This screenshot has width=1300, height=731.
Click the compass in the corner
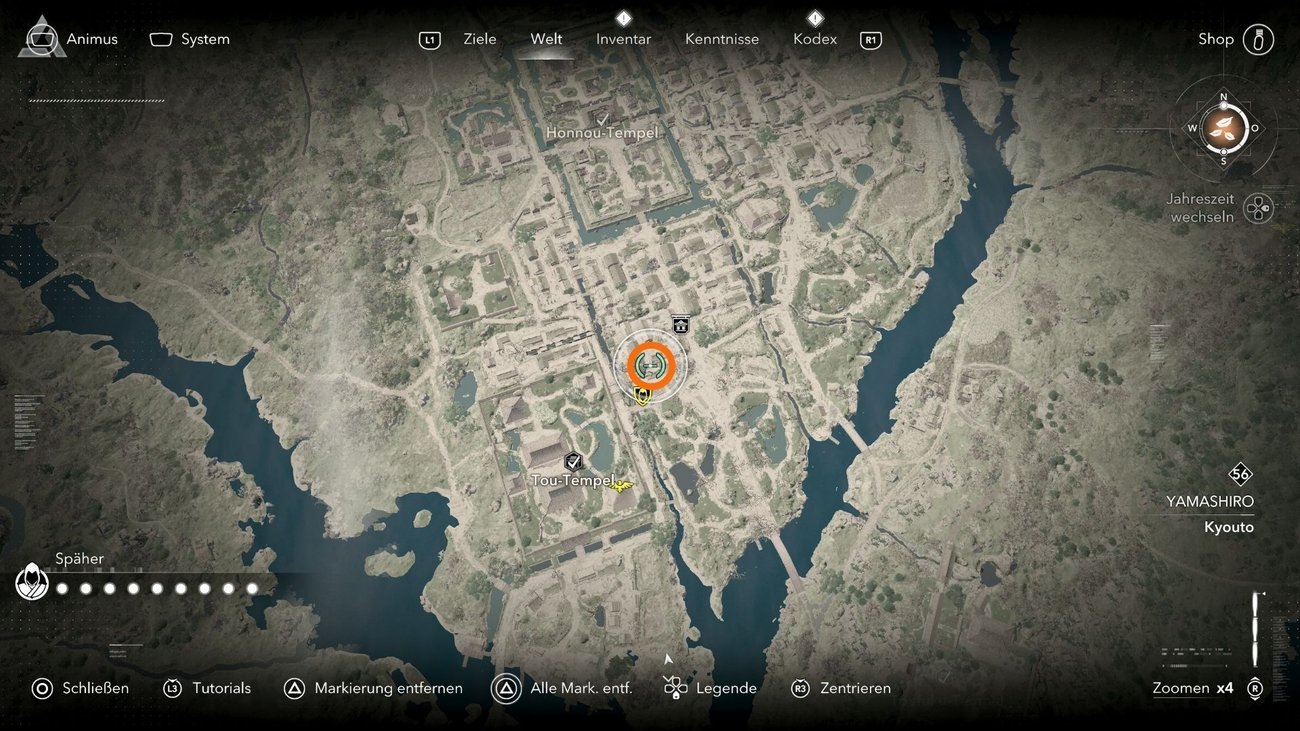(1223, 127)
